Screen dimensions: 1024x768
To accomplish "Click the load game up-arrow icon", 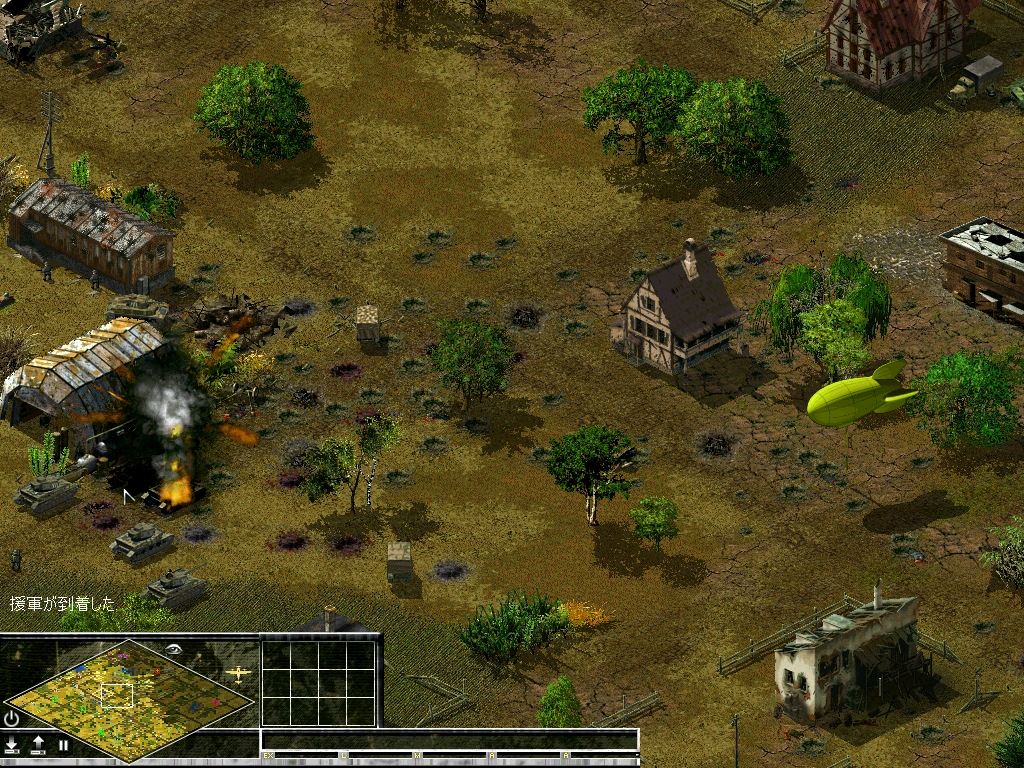I will click(x=38, y=745).
